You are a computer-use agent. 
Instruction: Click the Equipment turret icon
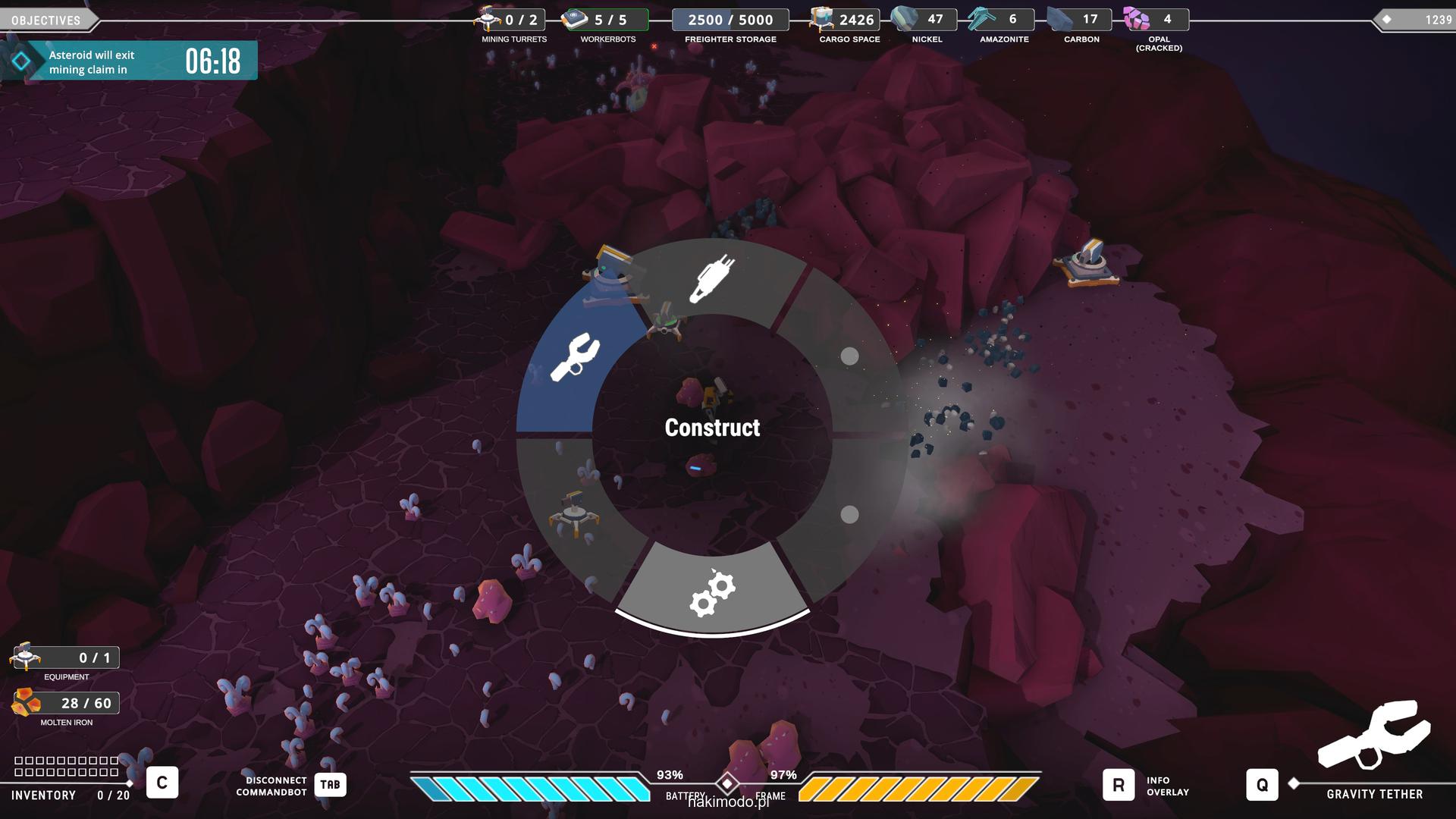(x=25, y=657)
